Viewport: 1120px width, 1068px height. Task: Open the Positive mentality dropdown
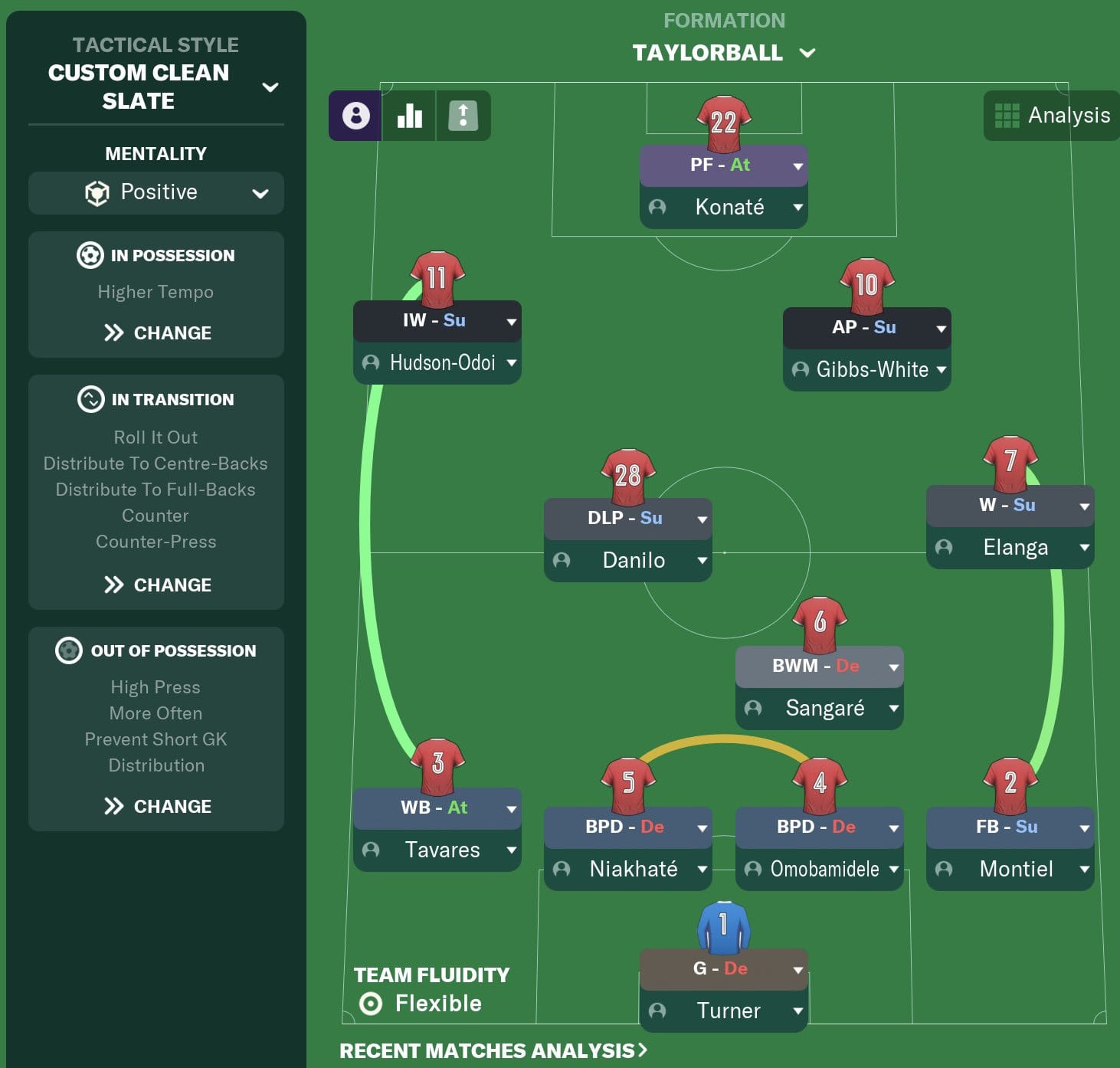coord(260,192)
